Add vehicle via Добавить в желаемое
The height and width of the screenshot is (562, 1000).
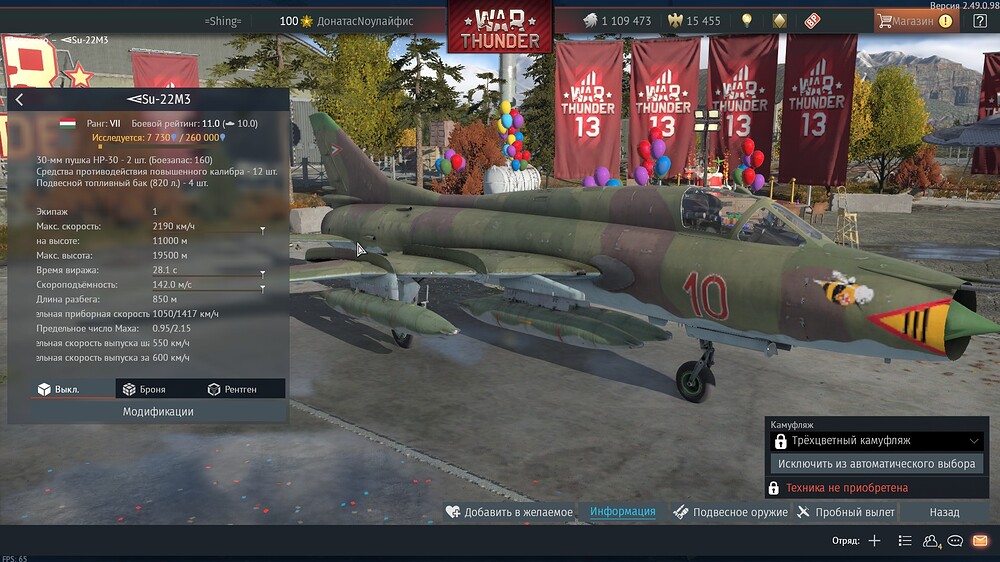tap(509, 512)
